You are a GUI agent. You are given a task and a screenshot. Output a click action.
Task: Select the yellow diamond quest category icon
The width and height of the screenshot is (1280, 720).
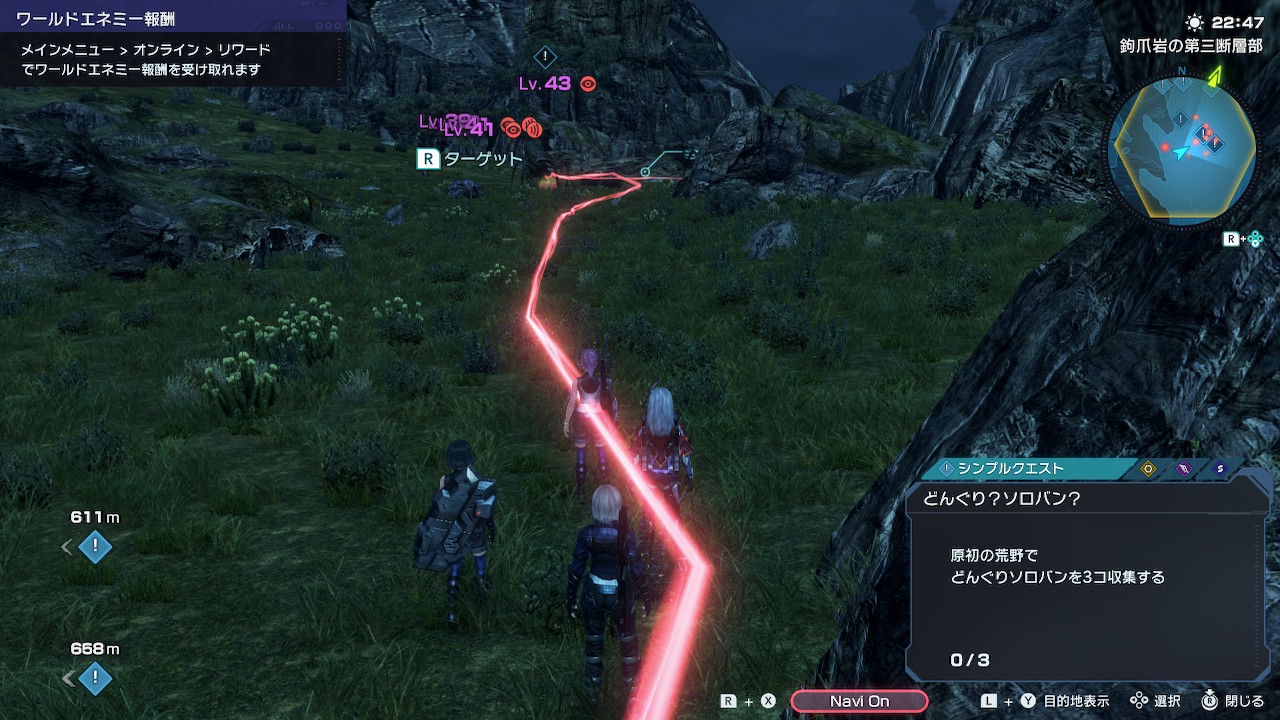(1148, 468)
